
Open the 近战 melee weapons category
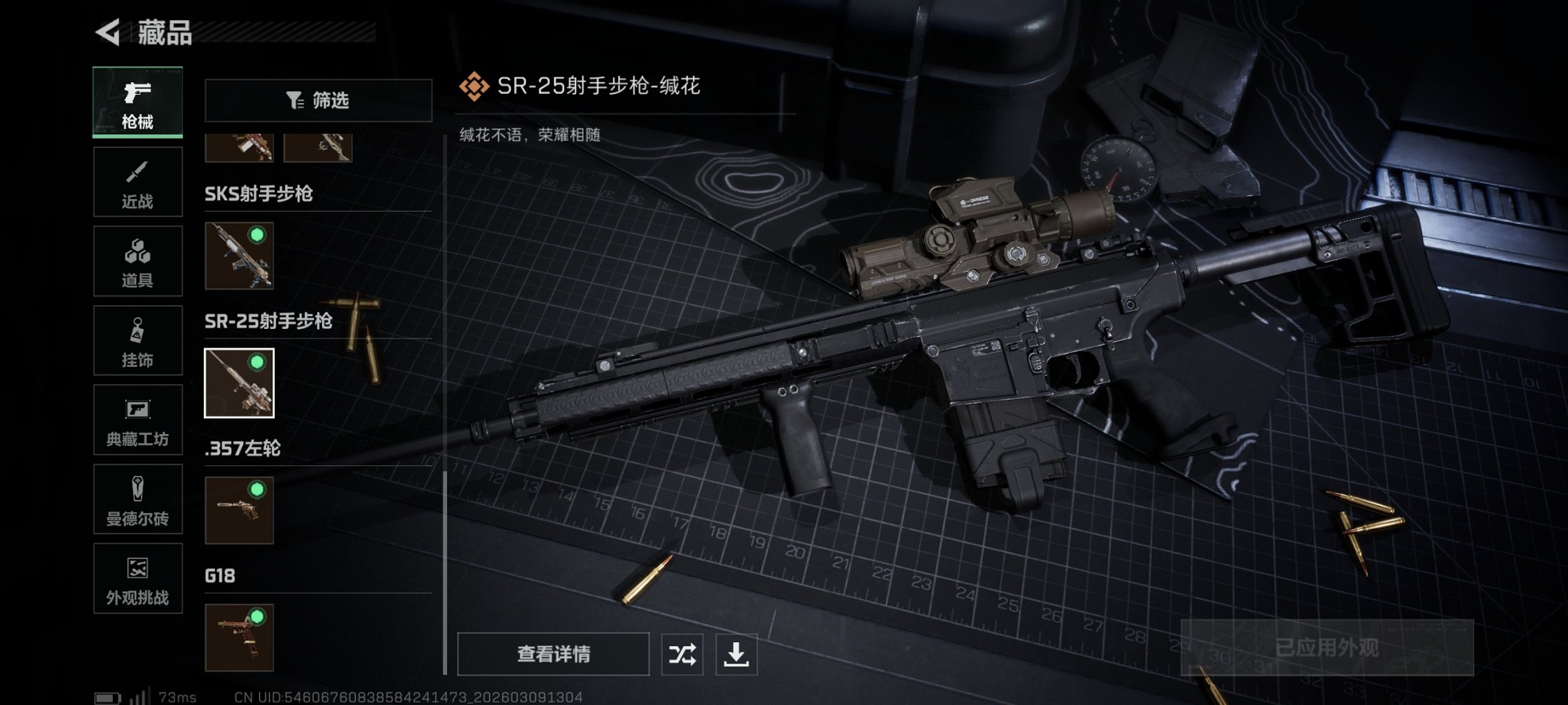pyautogui.click(x=137, y=181)
